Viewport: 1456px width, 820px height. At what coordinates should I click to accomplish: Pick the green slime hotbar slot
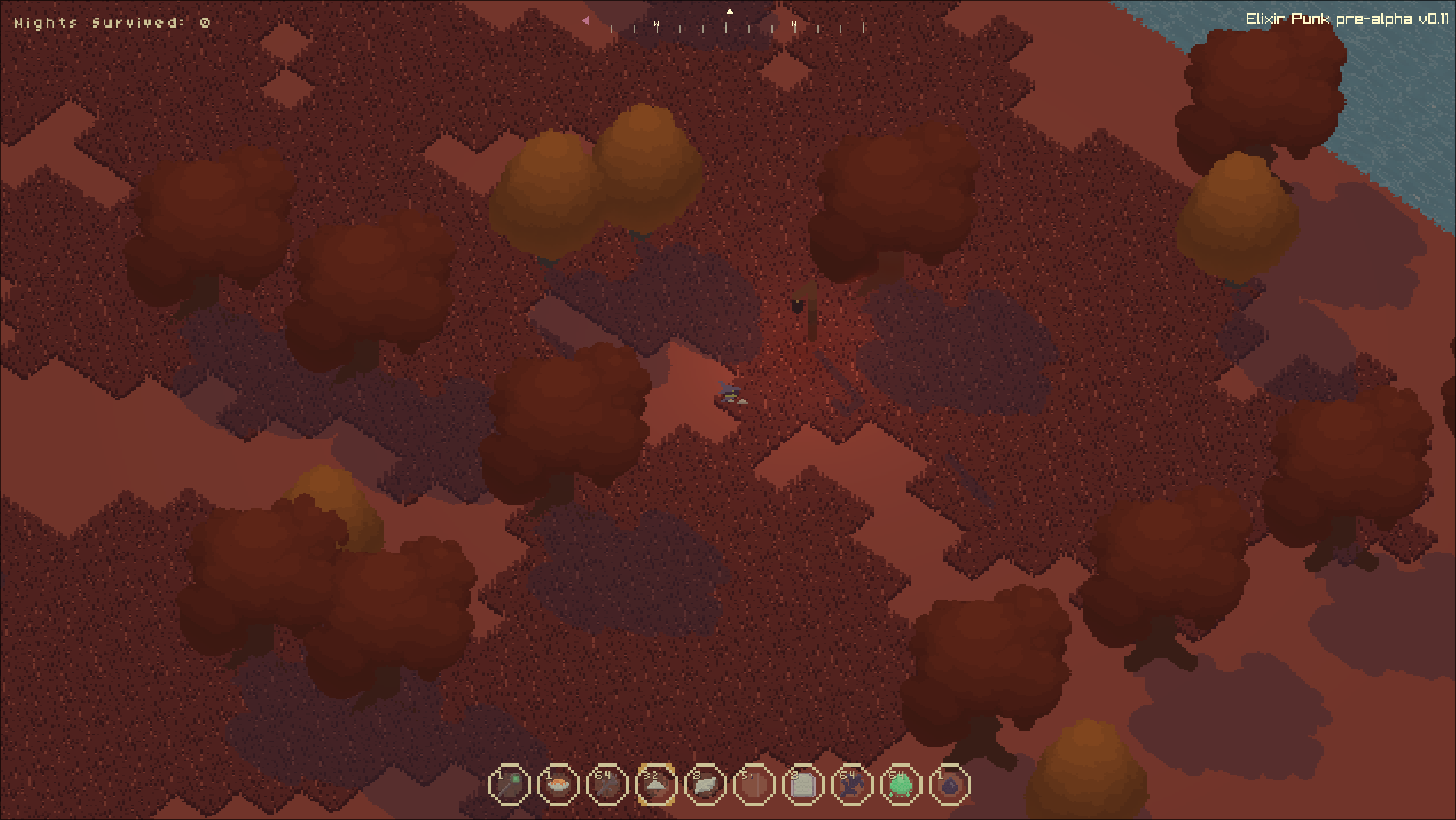click(901, 785)
